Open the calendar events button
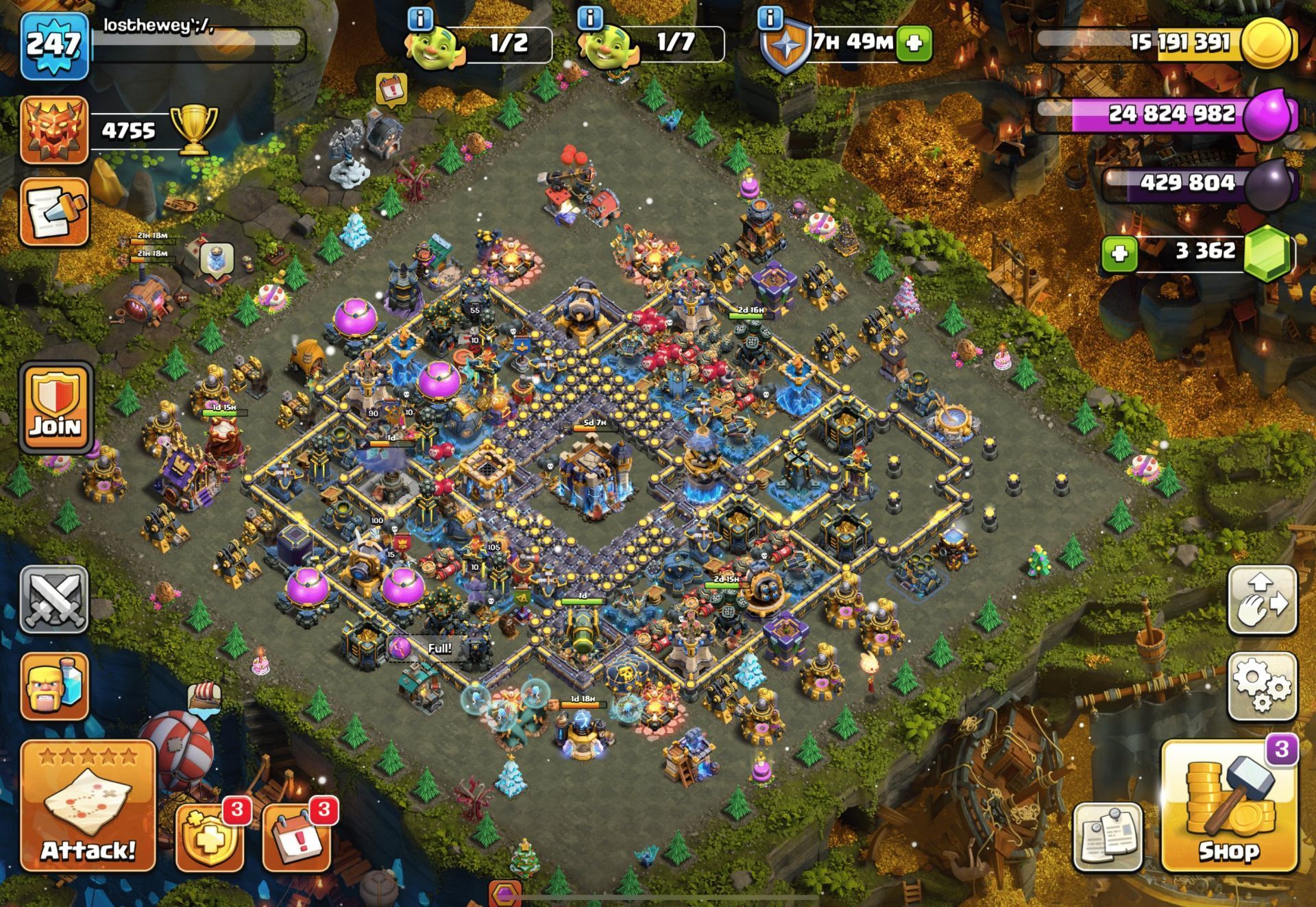This screenshot has height=907, width=1316. coord(296,836)
